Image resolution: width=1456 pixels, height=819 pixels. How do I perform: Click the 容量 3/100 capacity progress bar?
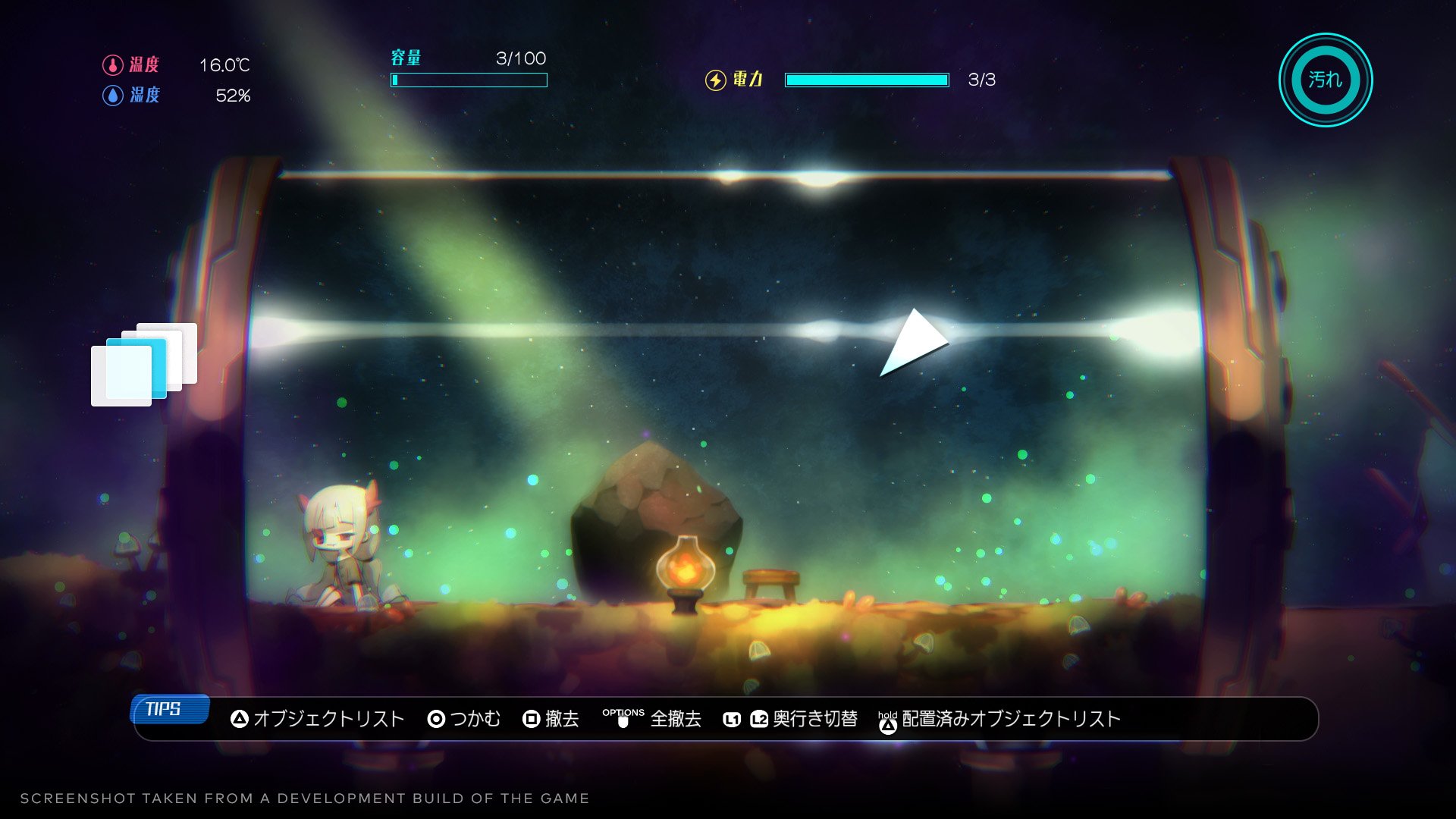tap(468, 79)
